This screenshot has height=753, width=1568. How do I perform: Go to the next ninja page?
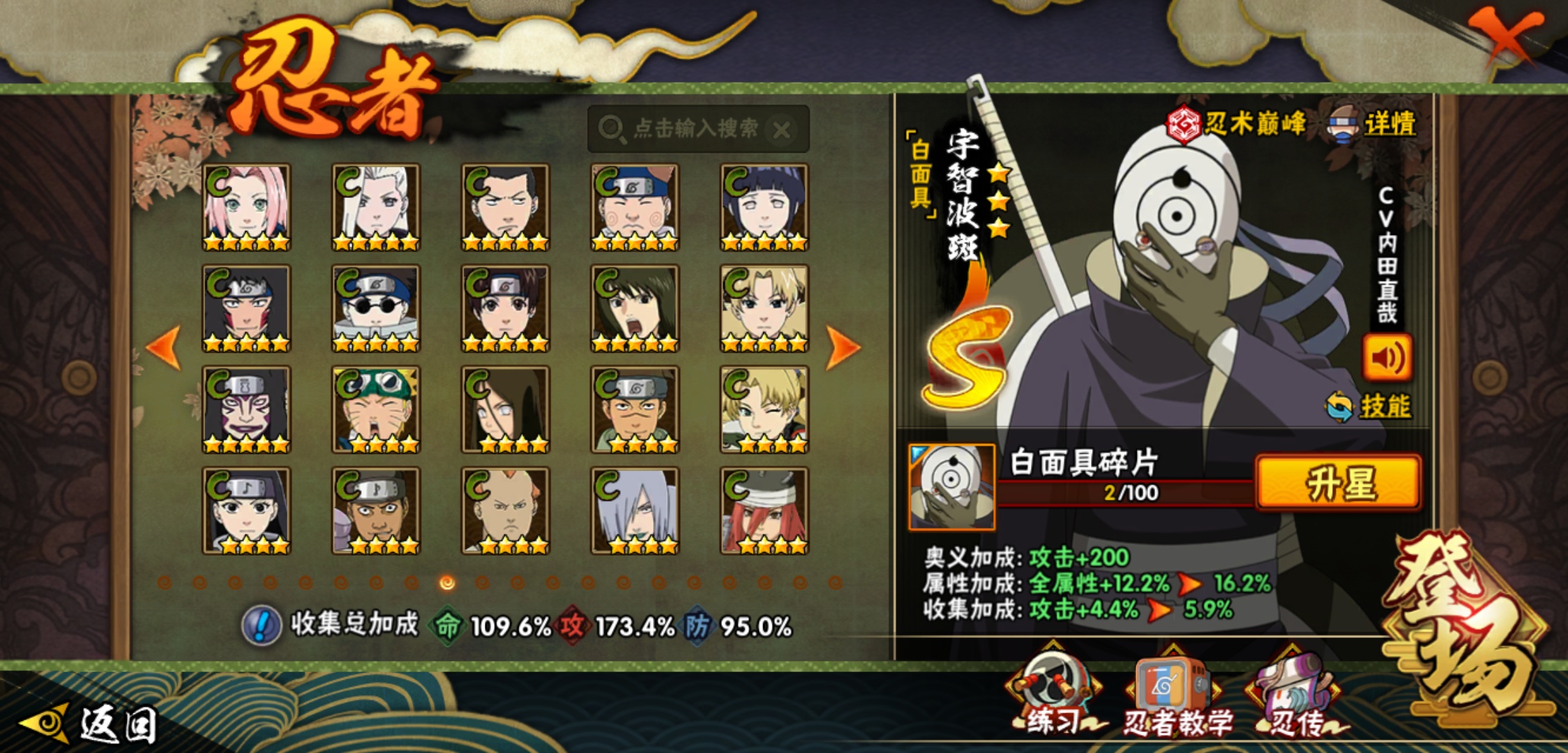pyautogui.click(x=842, y=347)
